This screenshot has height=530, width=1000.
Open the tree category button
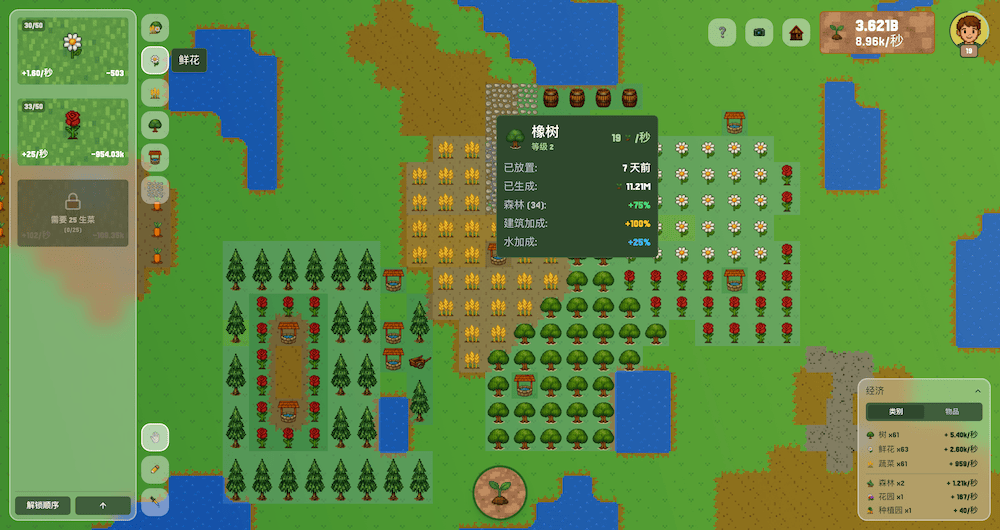coord(155,125)
